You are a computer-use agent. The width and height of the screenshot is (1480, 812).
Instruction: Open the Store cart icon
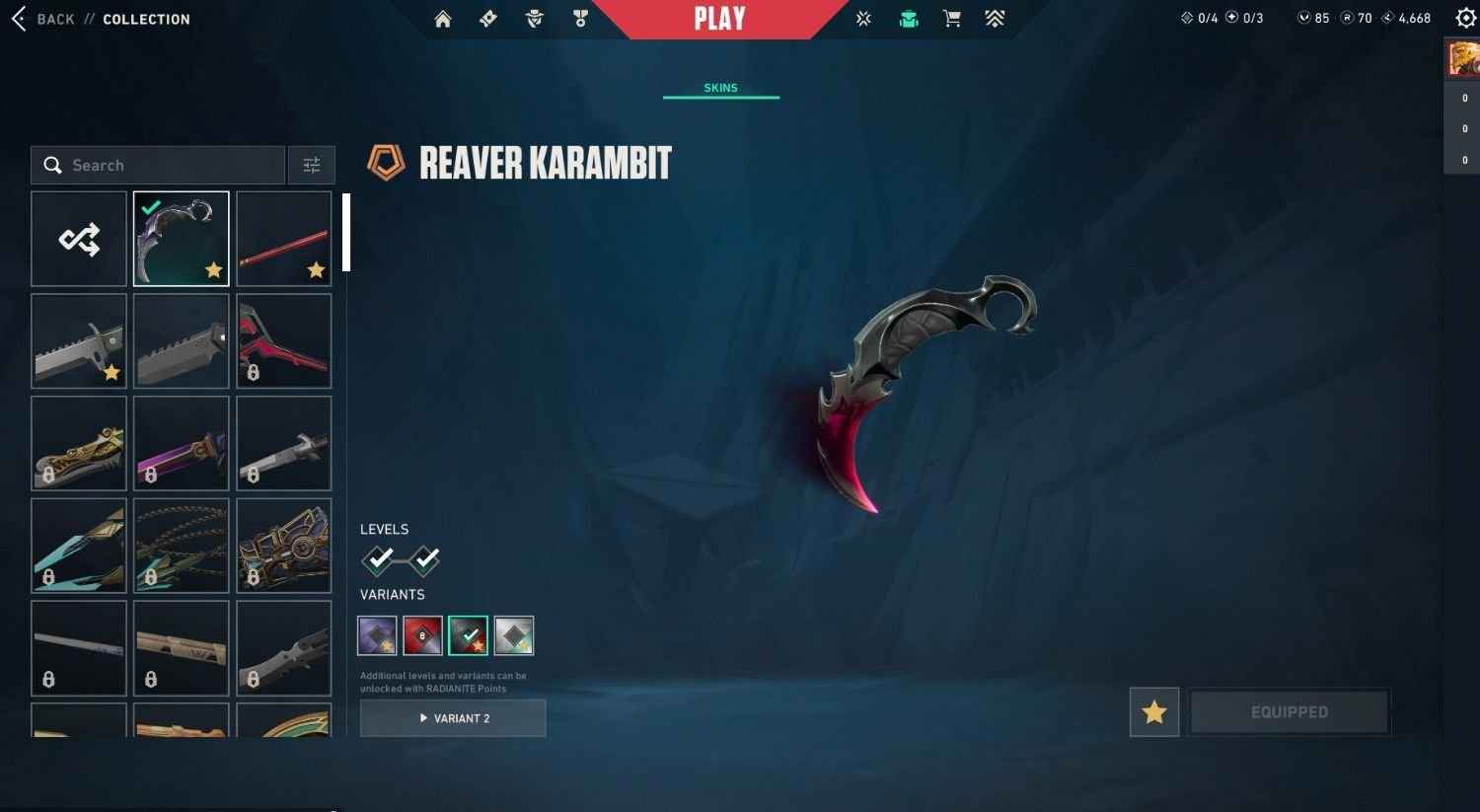click(x=951, y=18)
